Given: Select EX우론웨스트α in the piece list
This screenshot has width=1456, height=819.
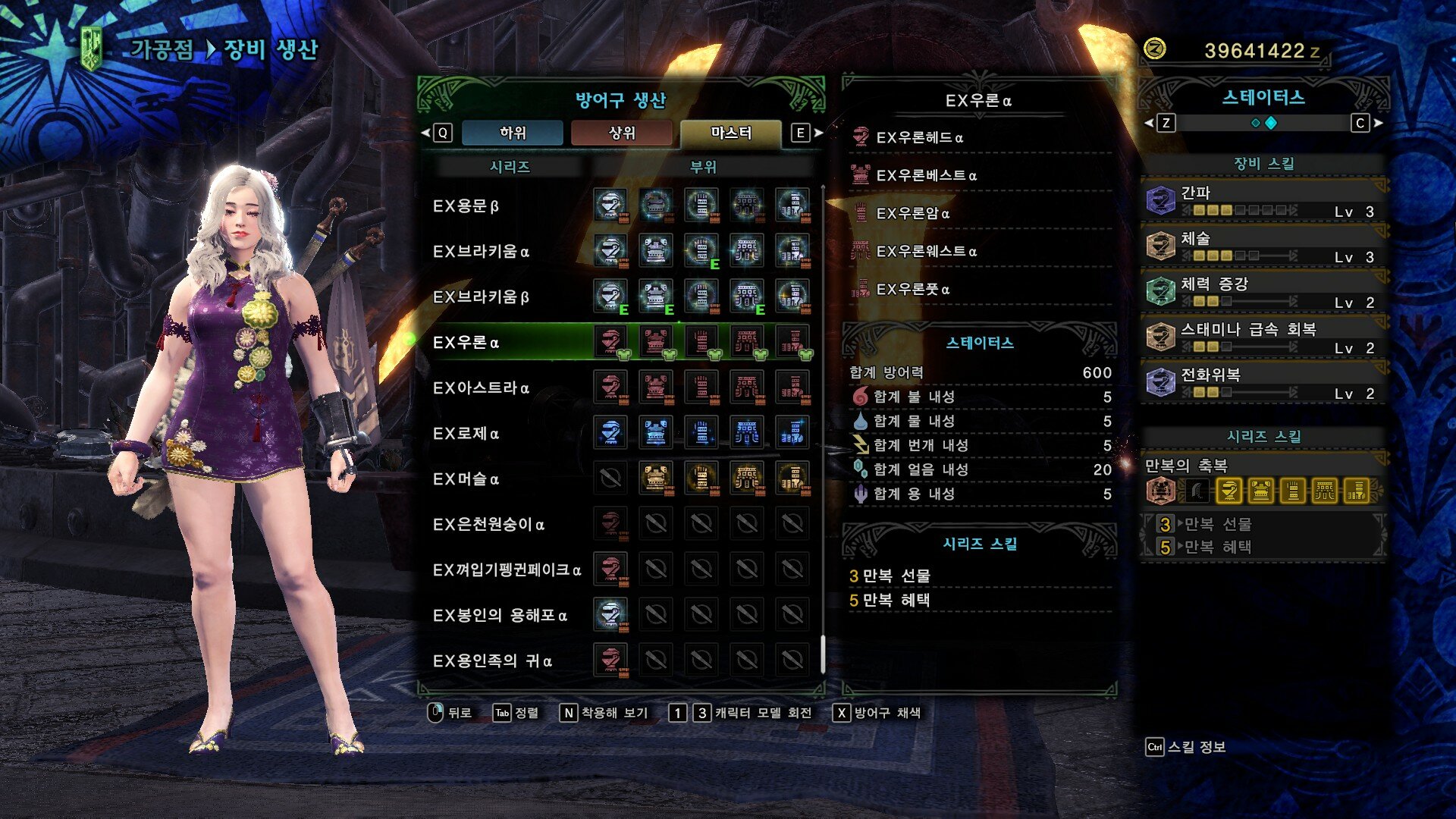Looking at the screenshot, I should click(x=926, y=252).
